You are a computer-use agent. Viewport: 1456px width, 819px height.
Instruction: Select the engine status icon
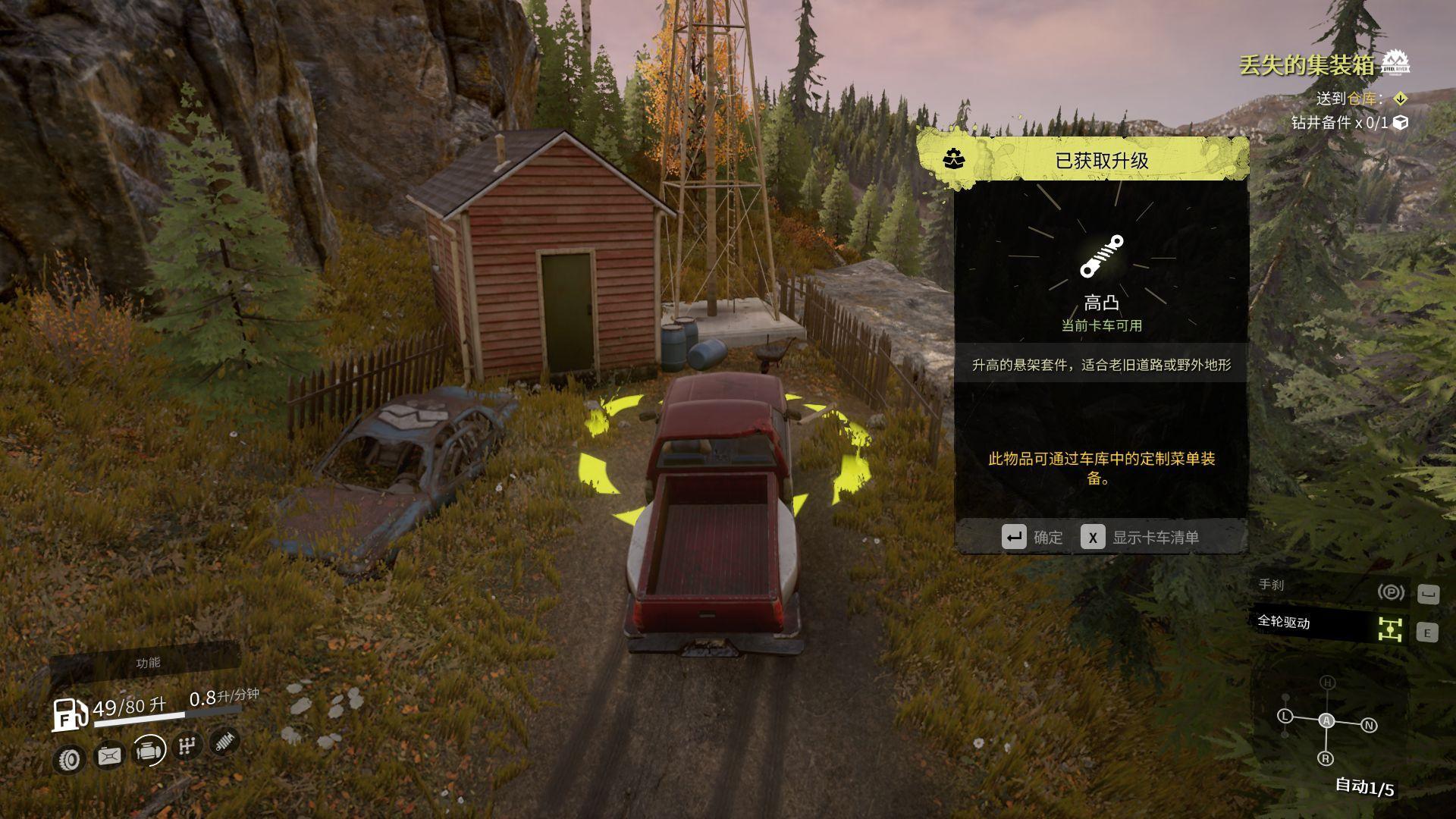(149, 751)
